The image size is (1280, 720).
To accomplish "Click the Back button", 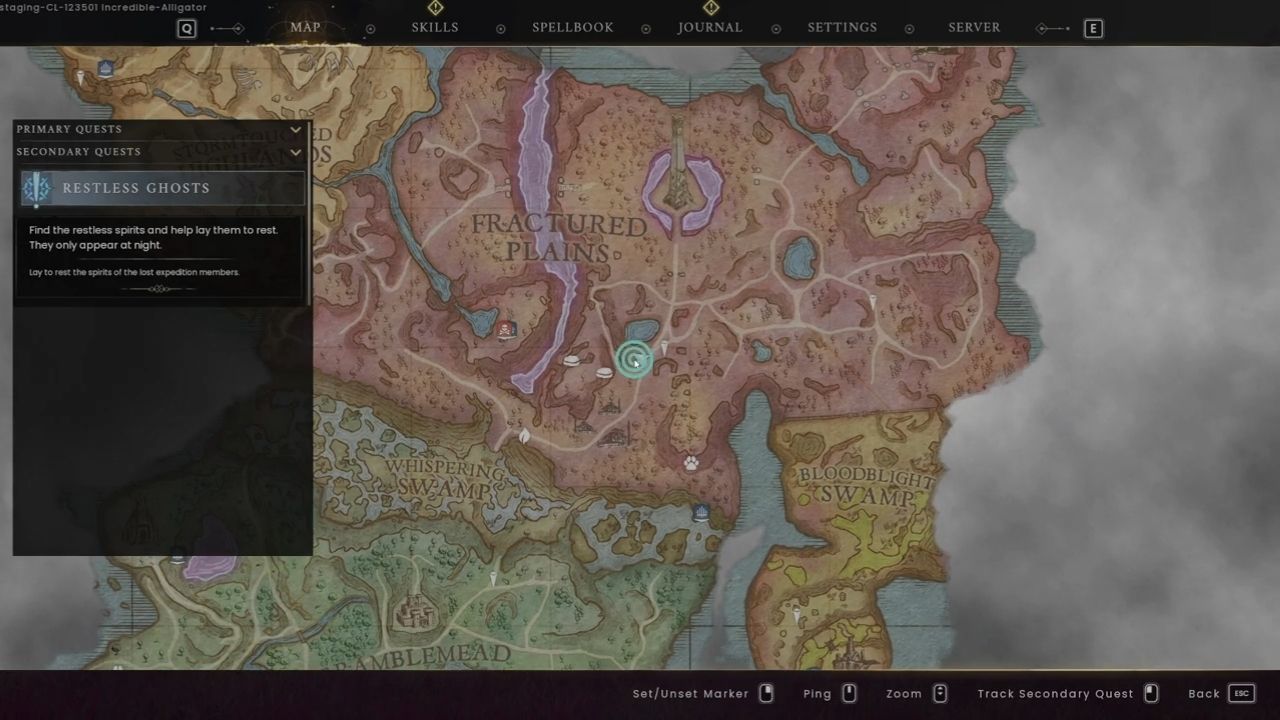I will [x=1204, y=693].
